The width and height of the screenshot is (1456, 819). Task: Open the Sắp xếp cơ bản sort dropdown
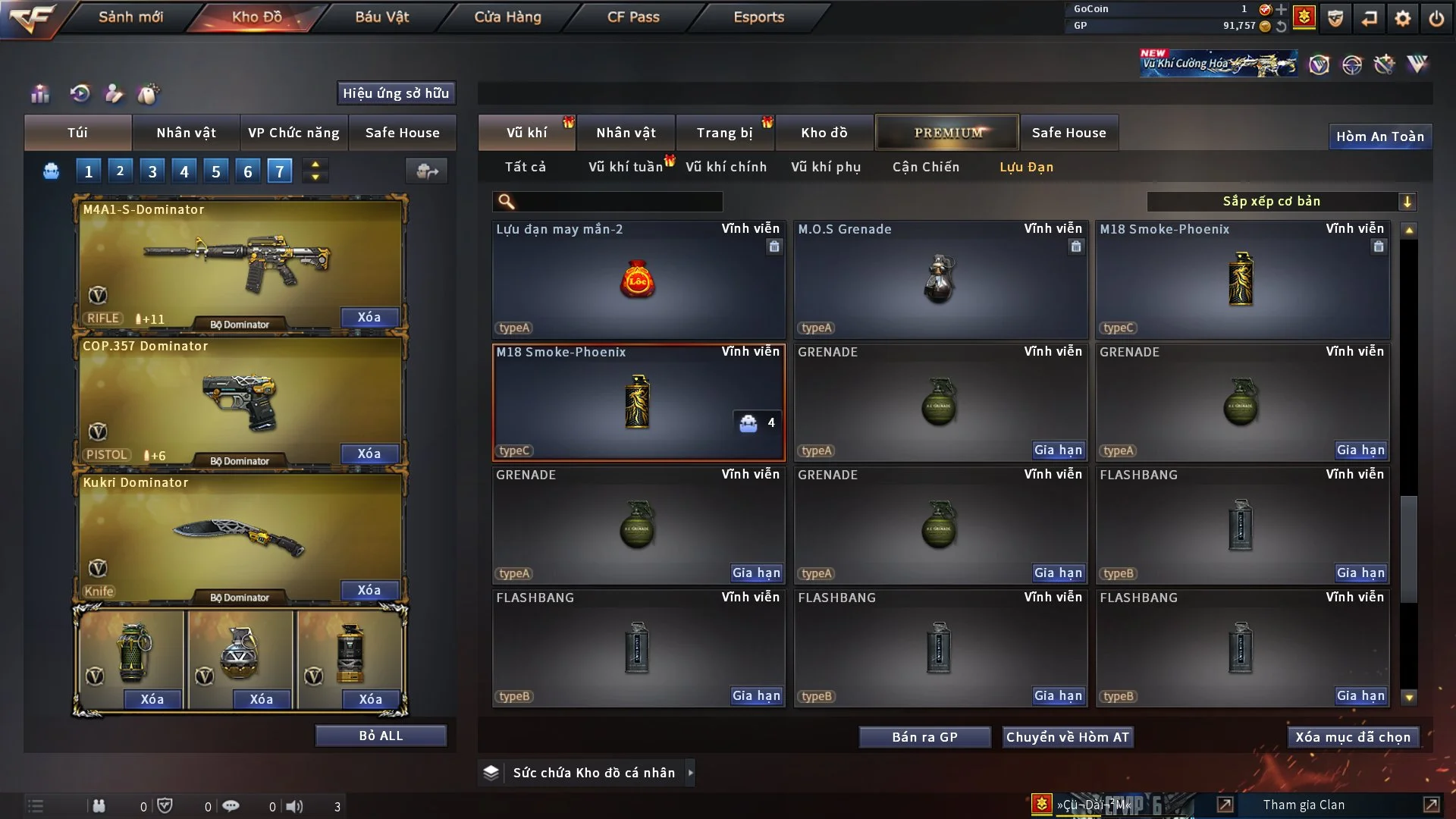[x=1281, y=201]
